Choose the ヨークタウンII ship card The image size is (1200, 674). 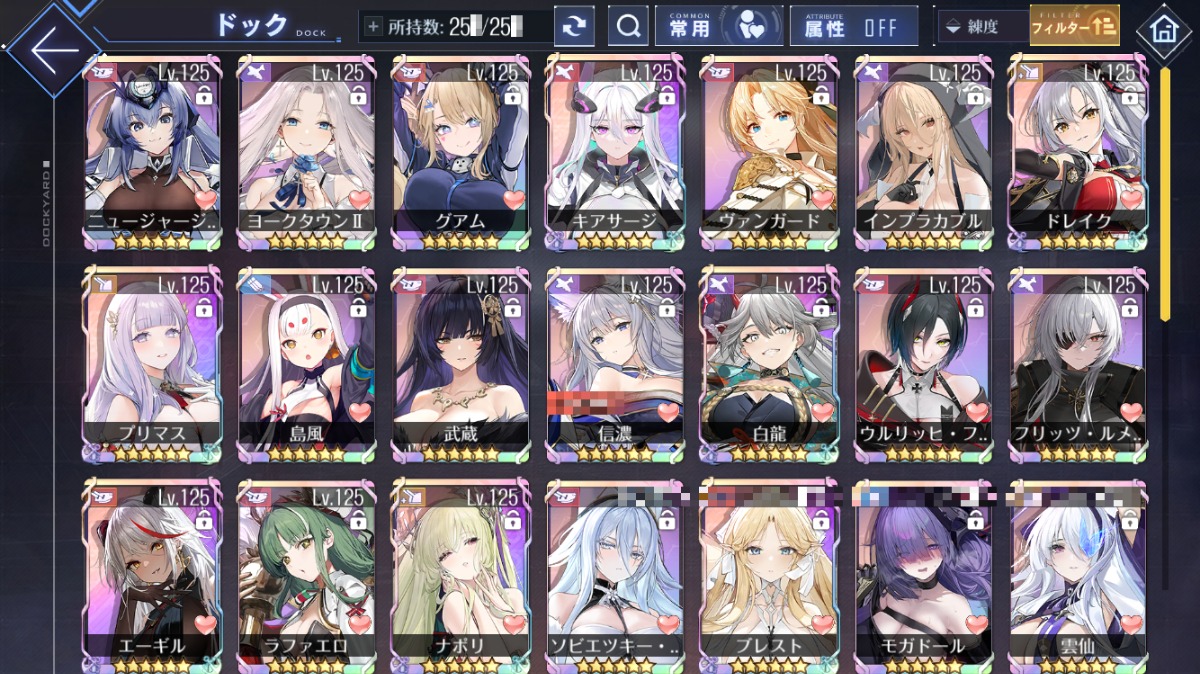pos(307,155)
